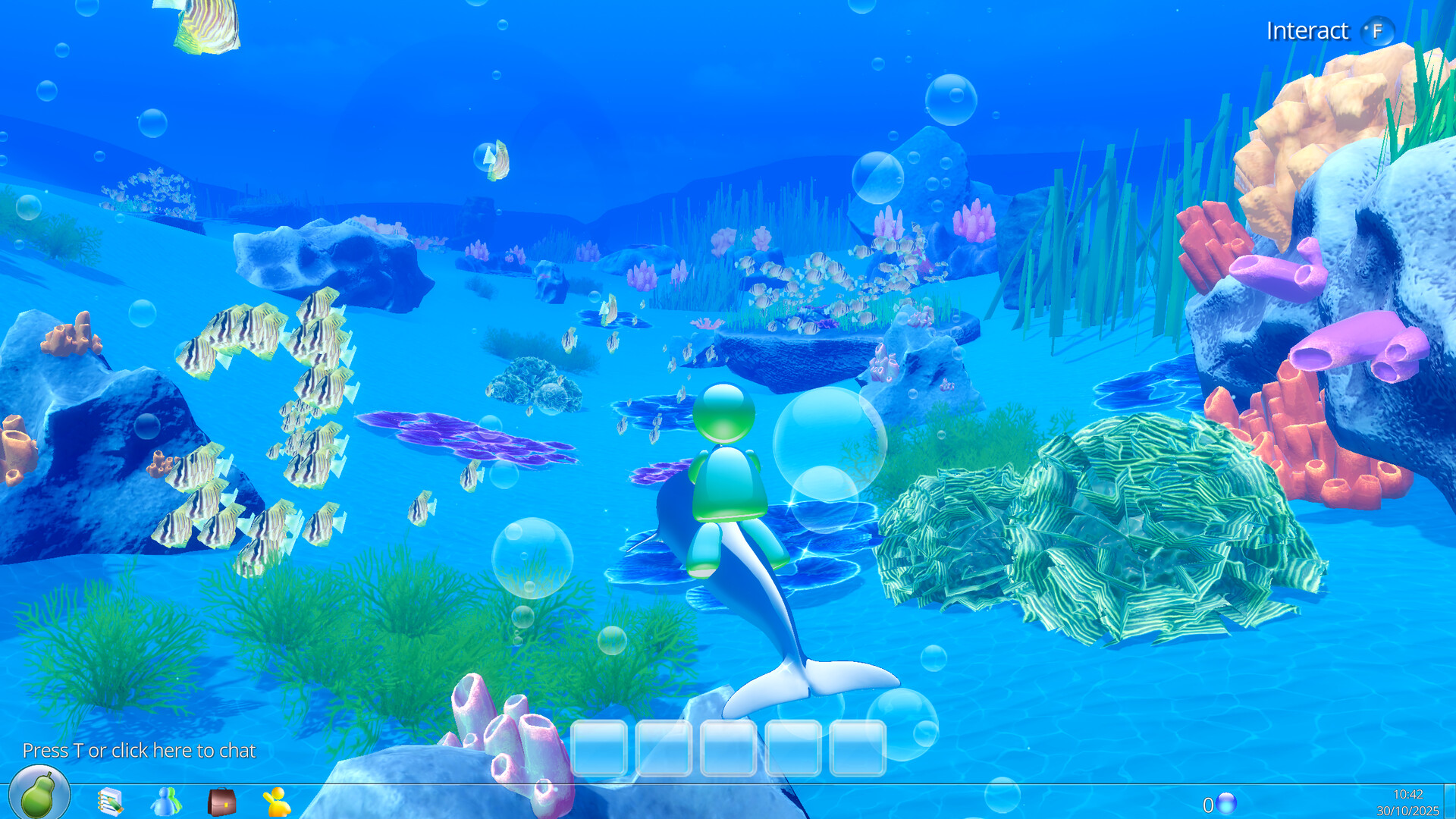Open the green pear start menu
The image size is (1456, 819).
coord(39,794)
